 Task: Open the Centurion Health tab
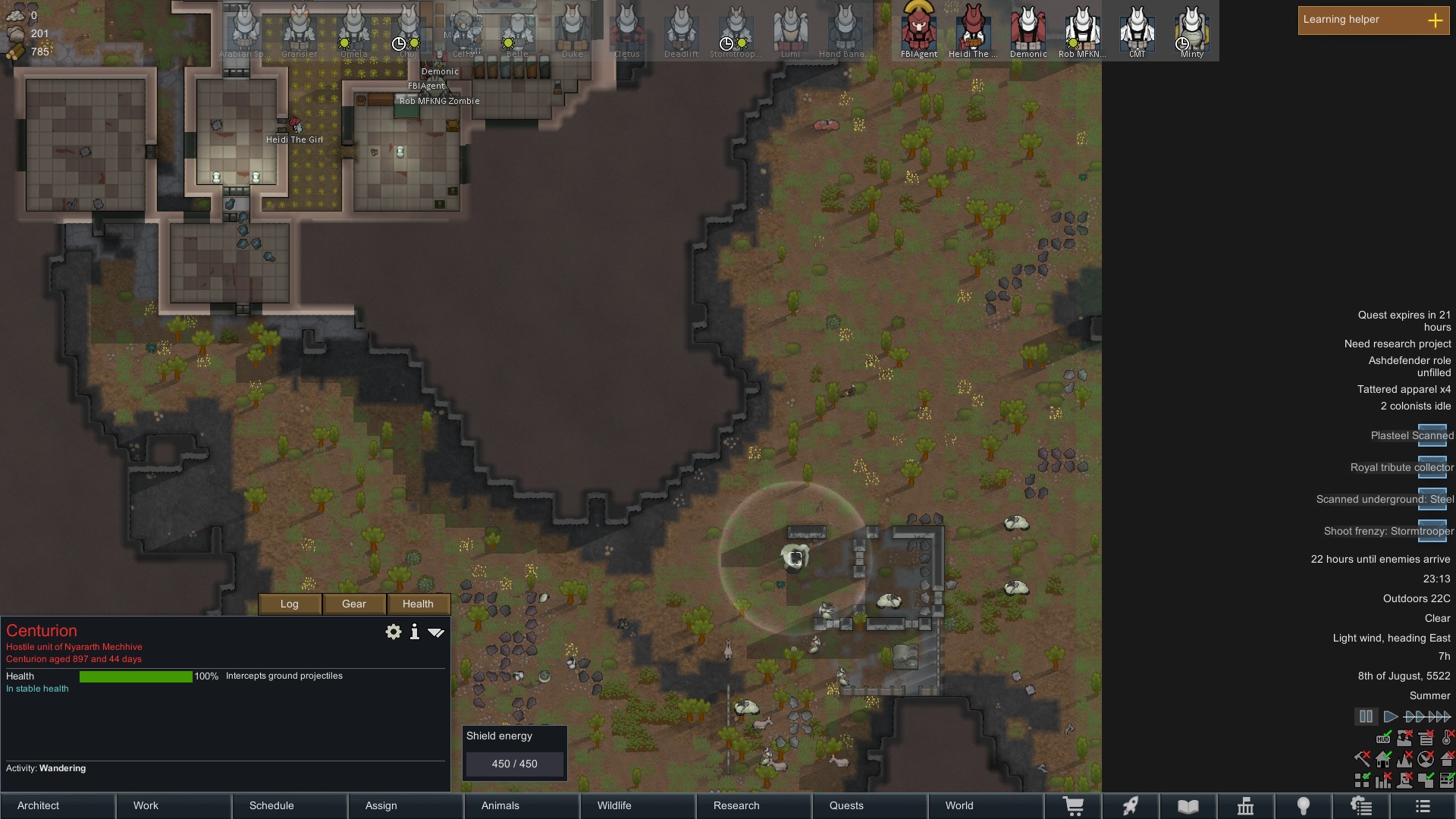[x=418, y=604]
